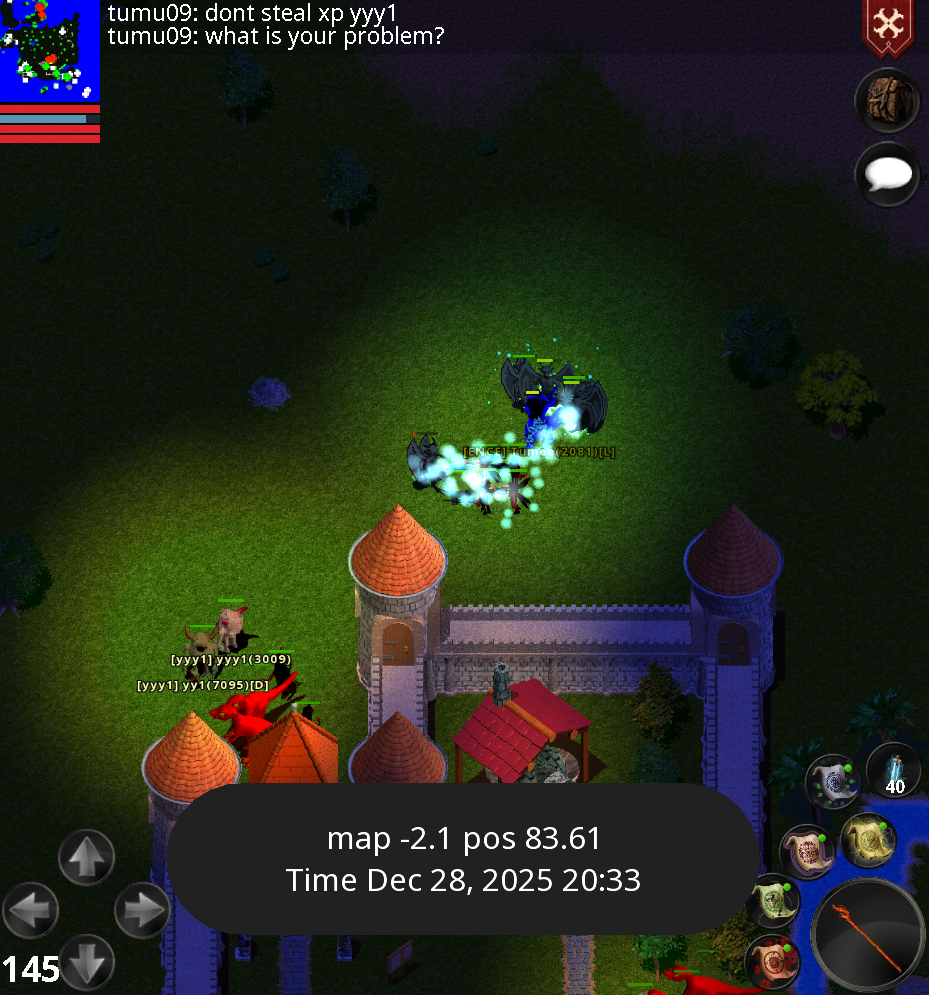Open the minimap
This screenshot has width=929, height=995.
point(50,50)
